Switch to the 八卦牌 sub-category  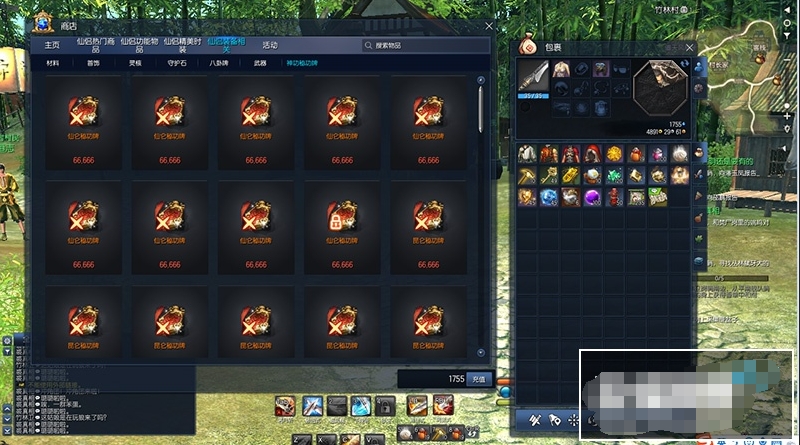[x=218, y=62]
